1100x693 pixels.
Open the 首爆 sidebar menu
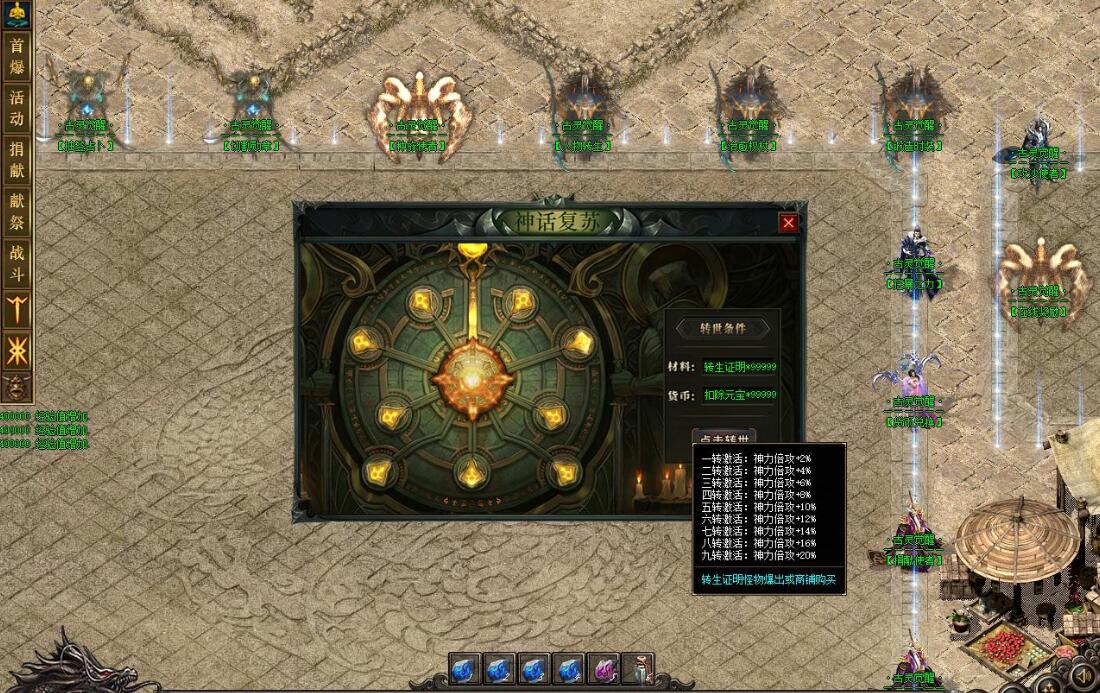point(17,57)
